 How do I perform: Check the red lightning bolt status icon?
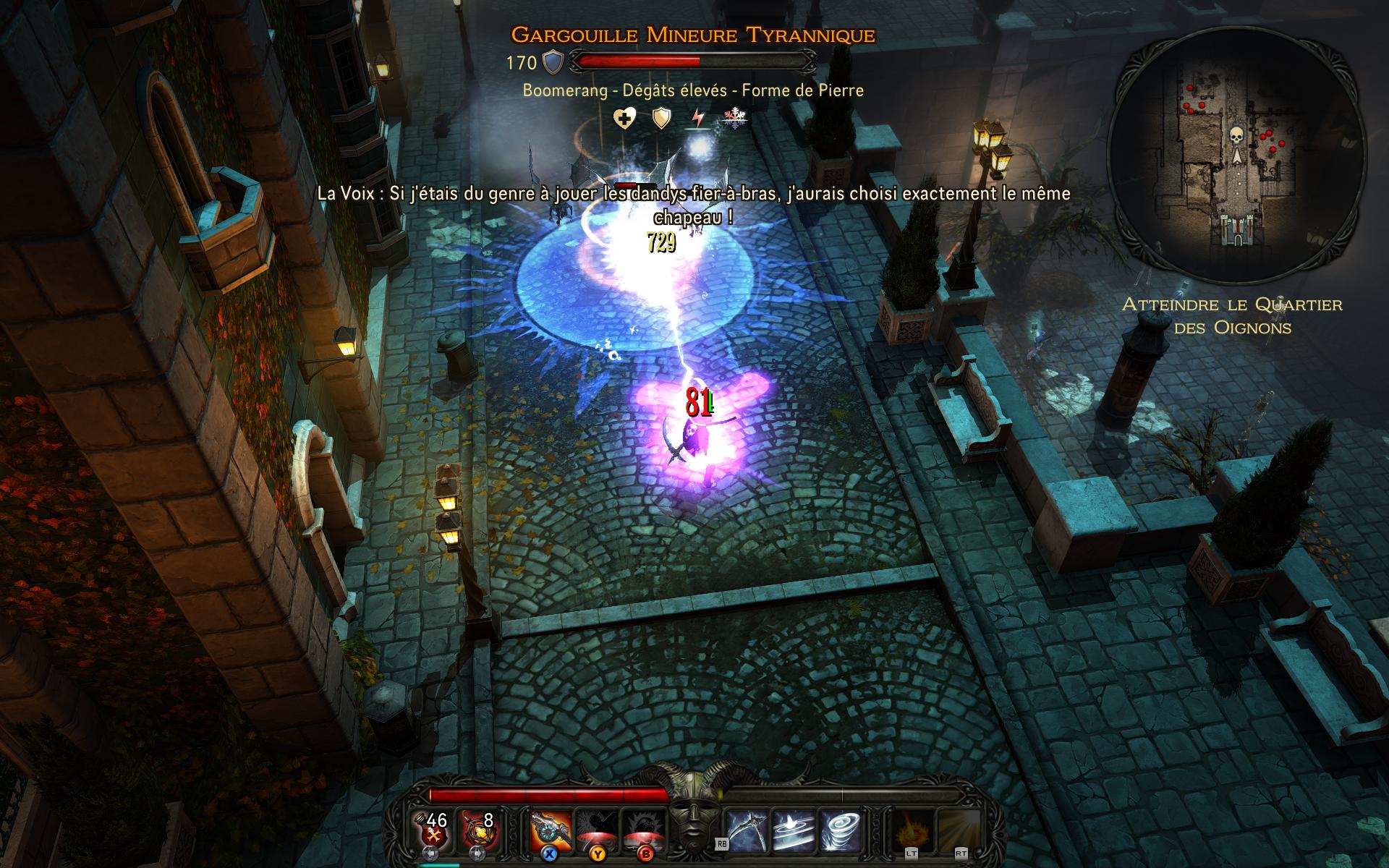coord(698,118)
